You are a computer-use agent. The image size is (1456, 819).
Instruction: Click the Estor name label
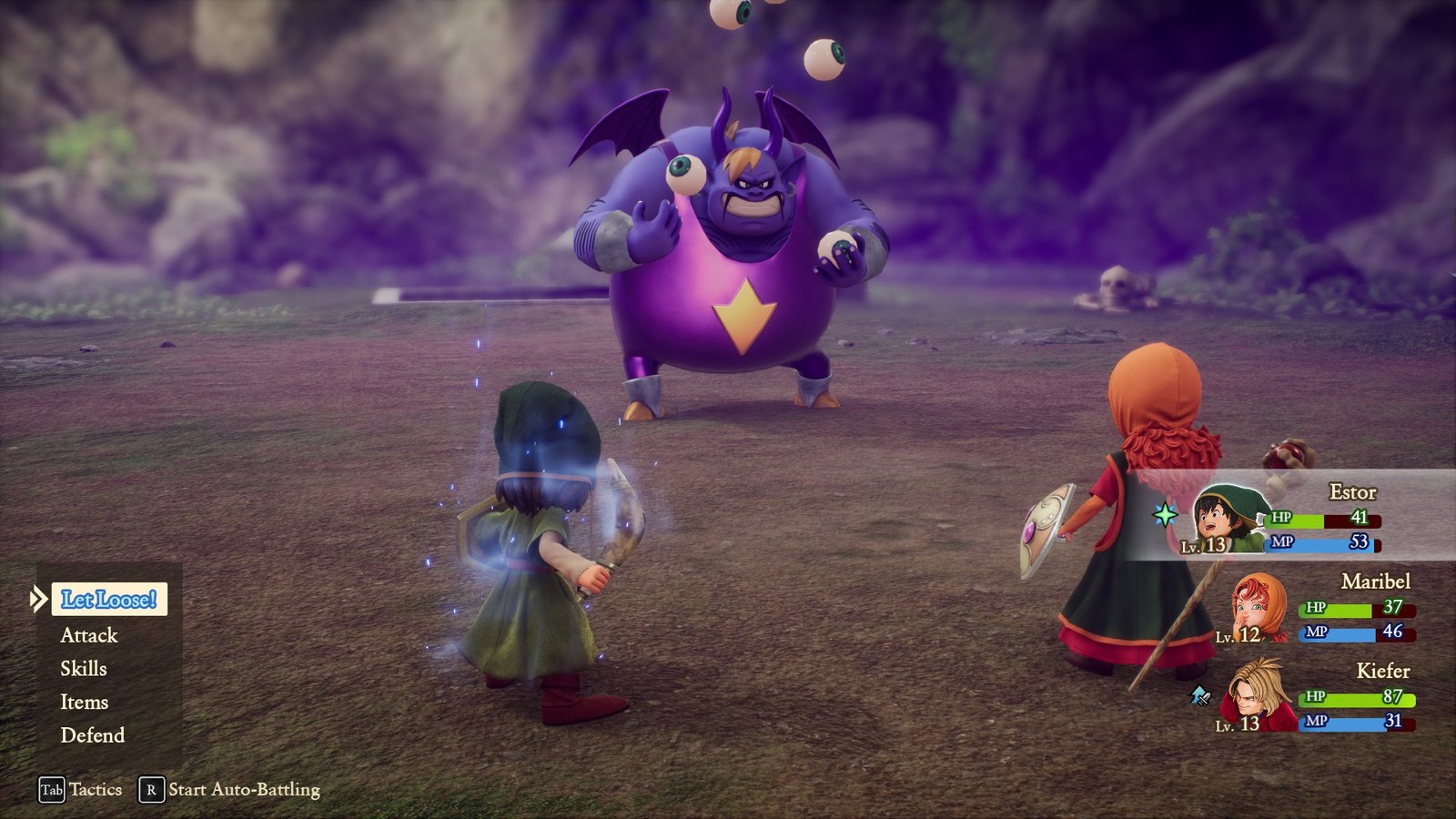point(1353,491)
